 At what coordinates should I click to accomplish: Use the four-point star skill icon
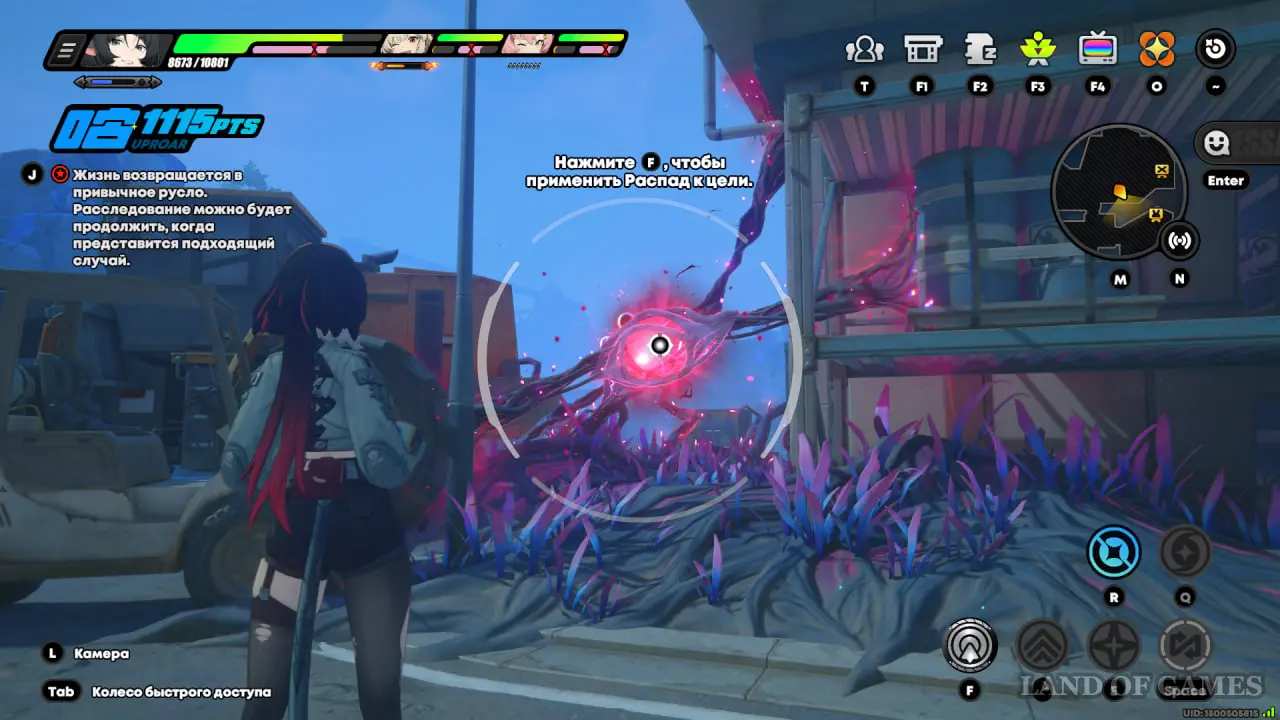tap(1113, 645)
